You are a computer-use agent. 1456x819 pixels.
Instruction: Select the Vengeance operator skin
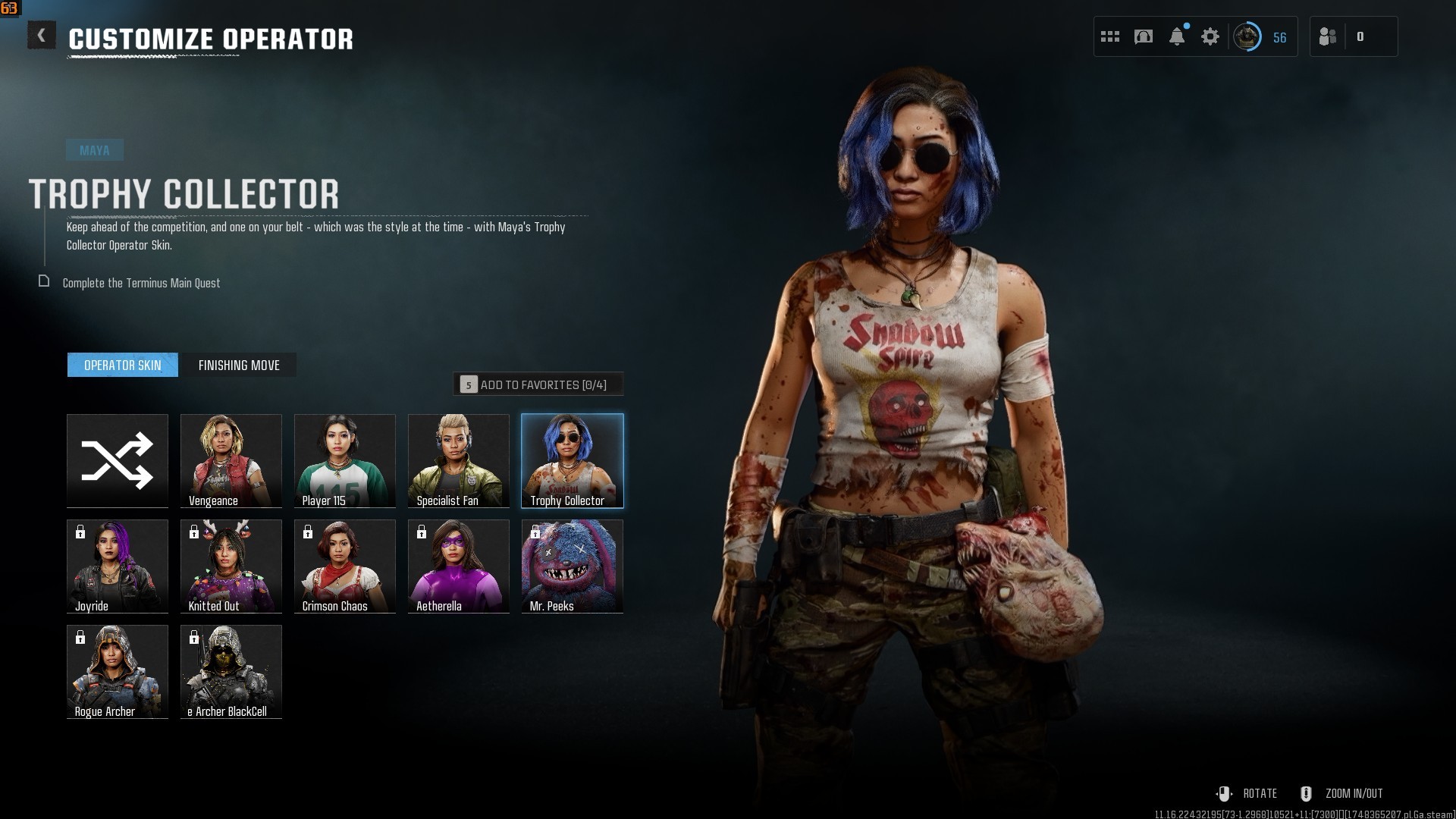click(231, 460)
